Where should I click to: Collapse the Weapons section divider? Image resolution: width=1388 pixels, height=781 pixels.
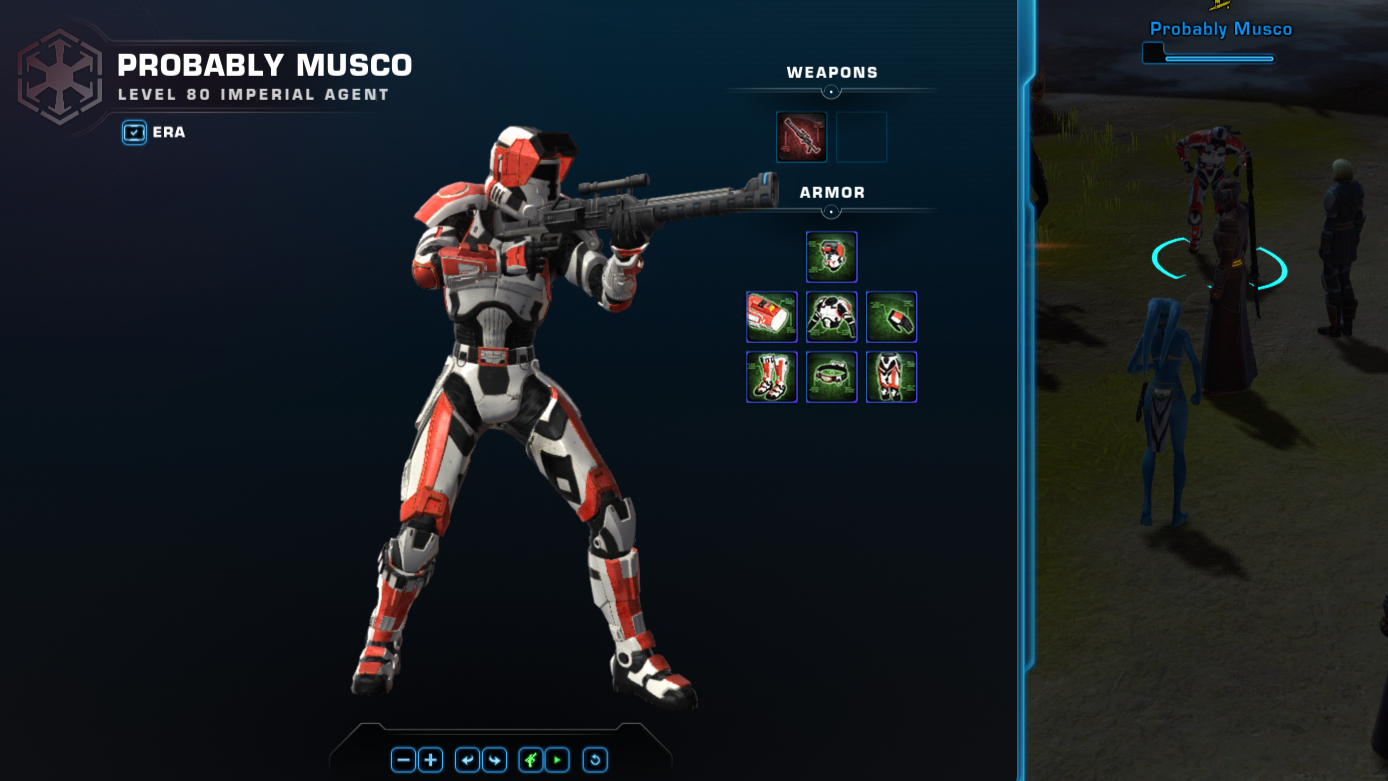coord(831,92)
